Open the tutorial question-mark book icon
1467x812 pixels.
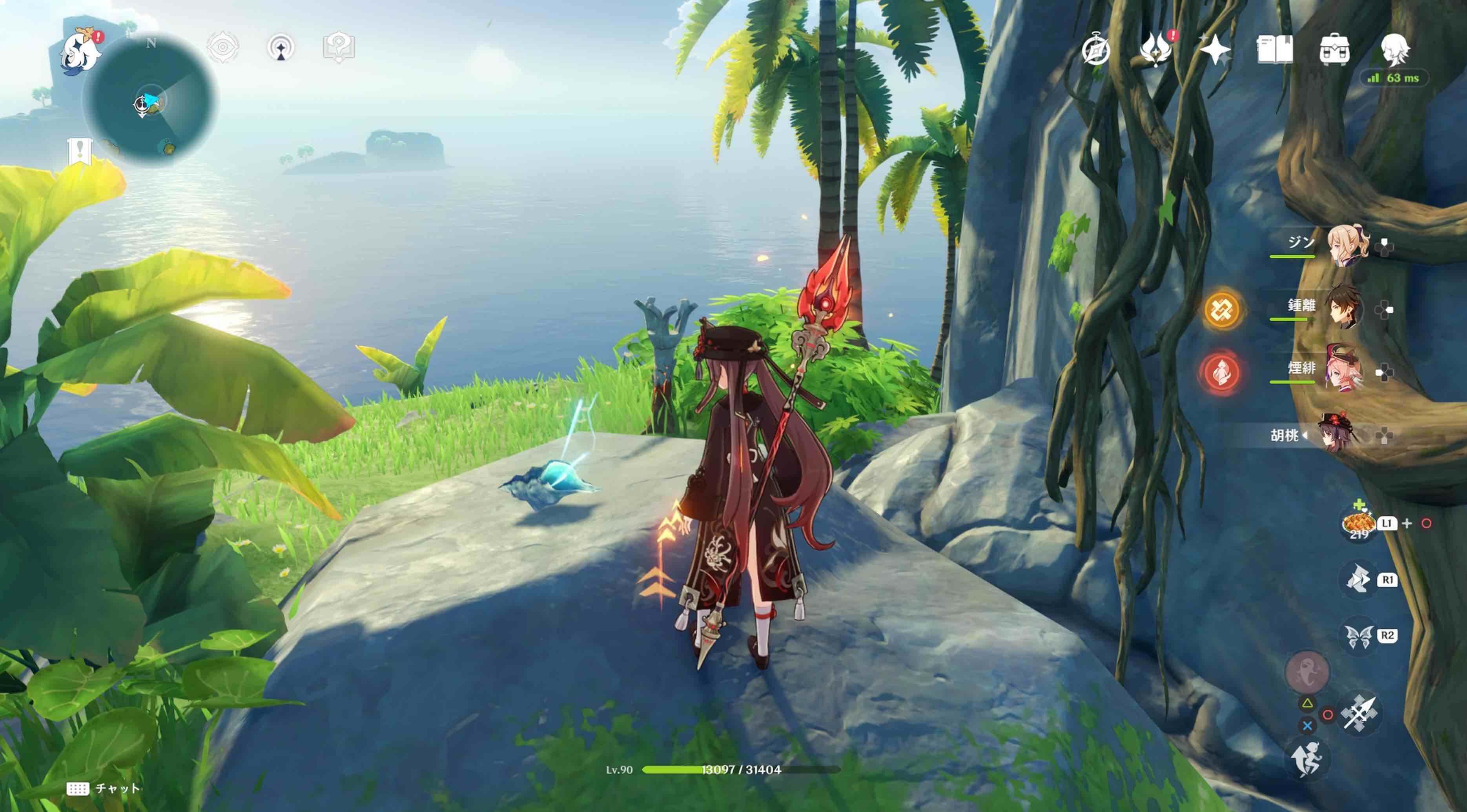pyautogui.click(x=339, y=47)
